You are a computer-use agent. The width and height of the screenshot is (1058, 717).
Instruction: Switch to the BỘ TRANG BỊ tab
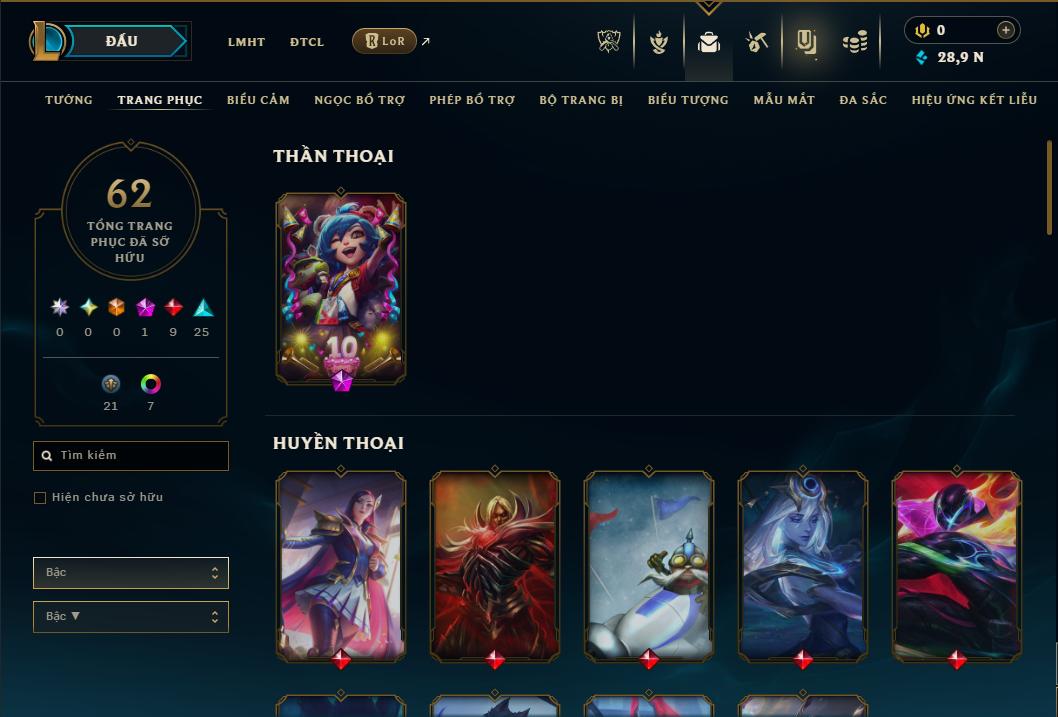(581, 100)
